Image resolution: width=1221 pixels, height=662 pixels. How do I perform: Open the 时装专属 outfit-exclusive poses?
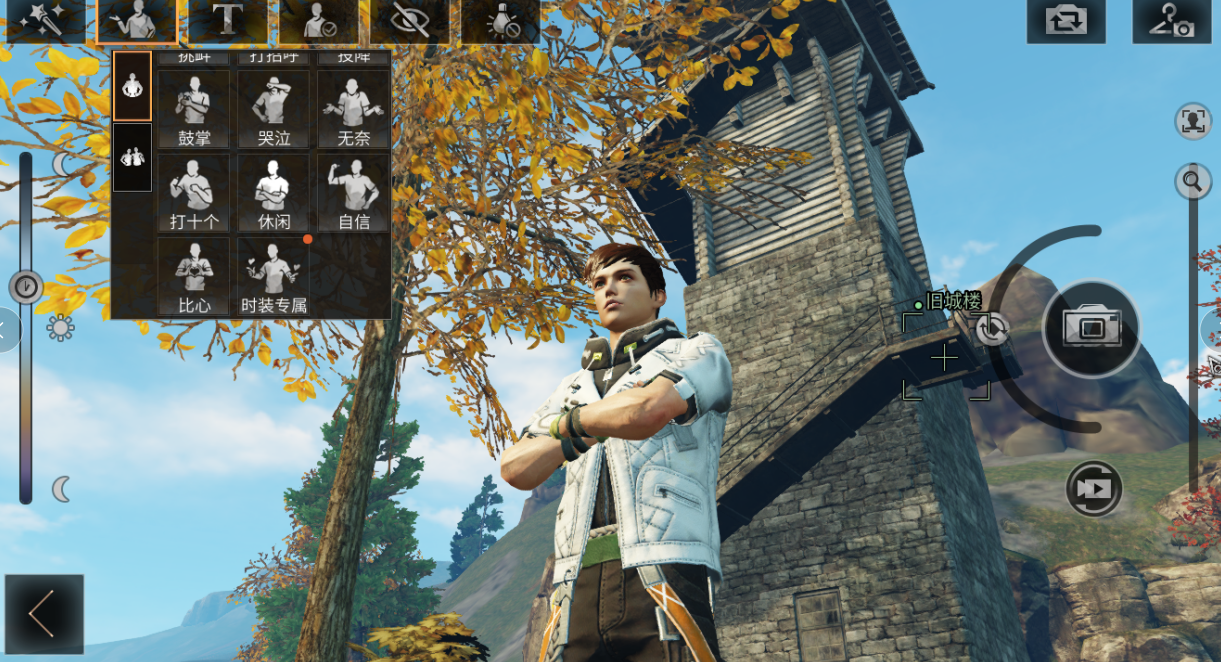click(273, 277)
